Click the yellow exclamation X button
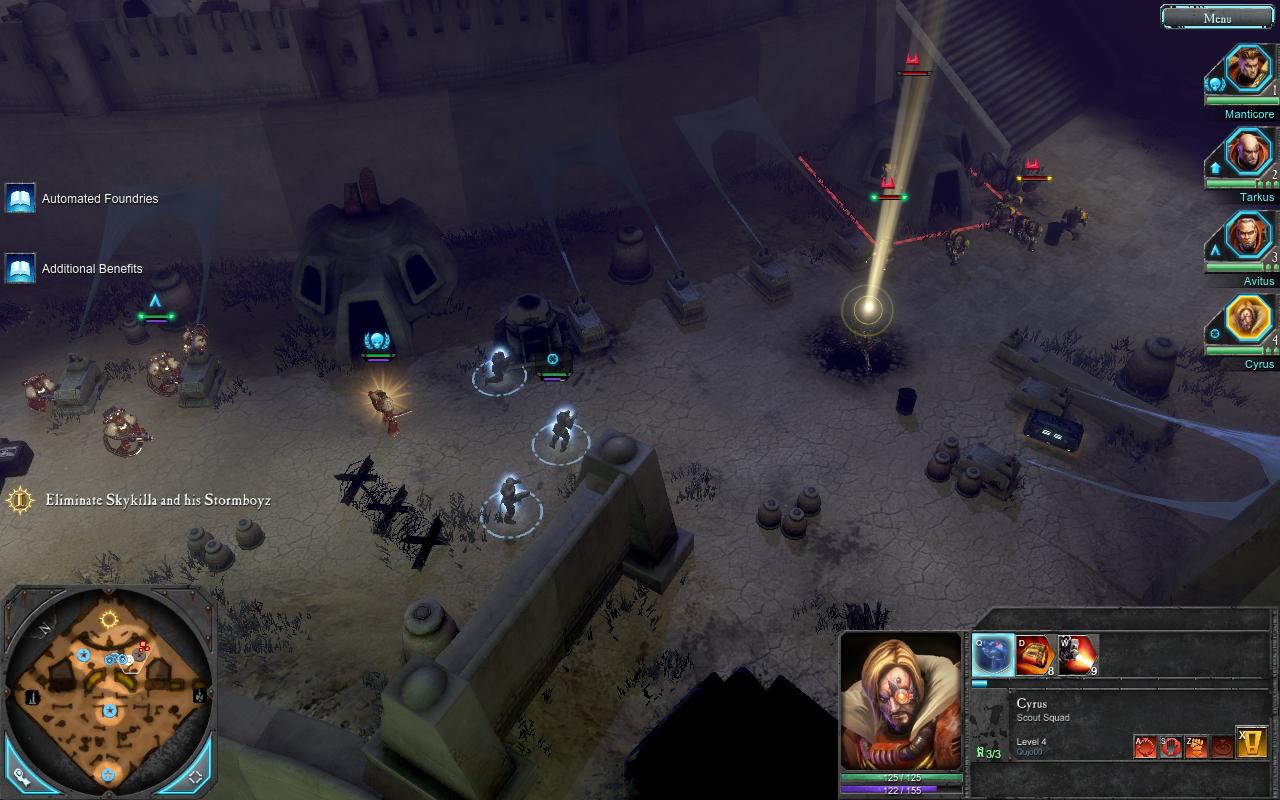 coord(1252,742)
